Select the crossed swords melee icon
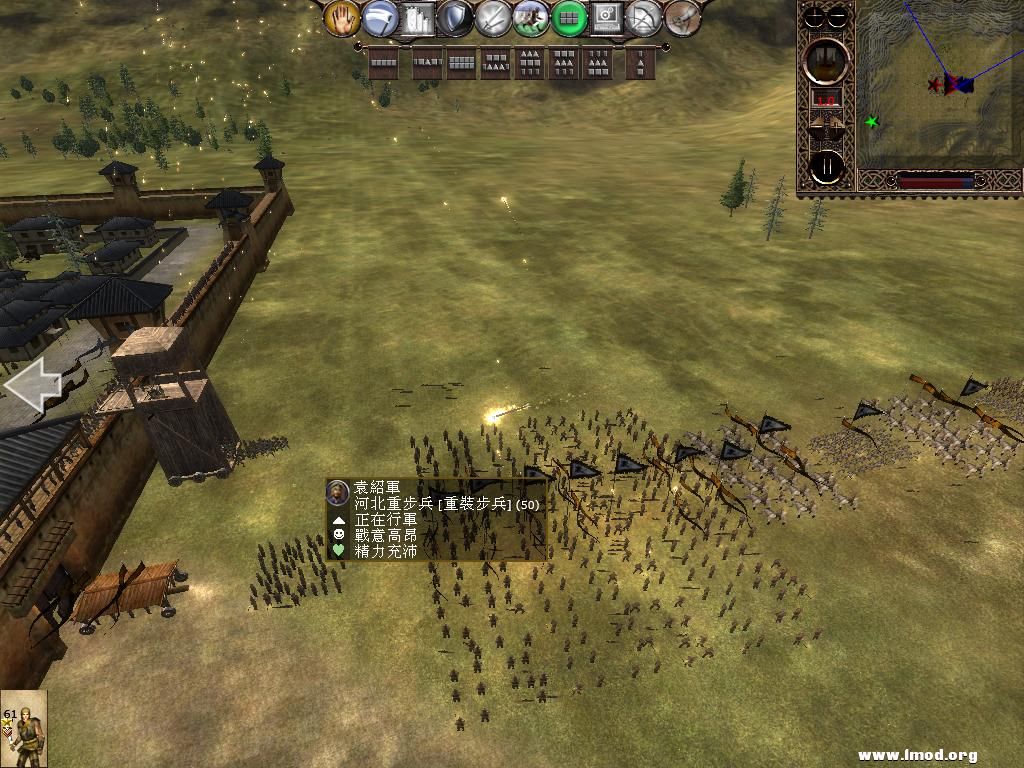 (x=492, y=17)
